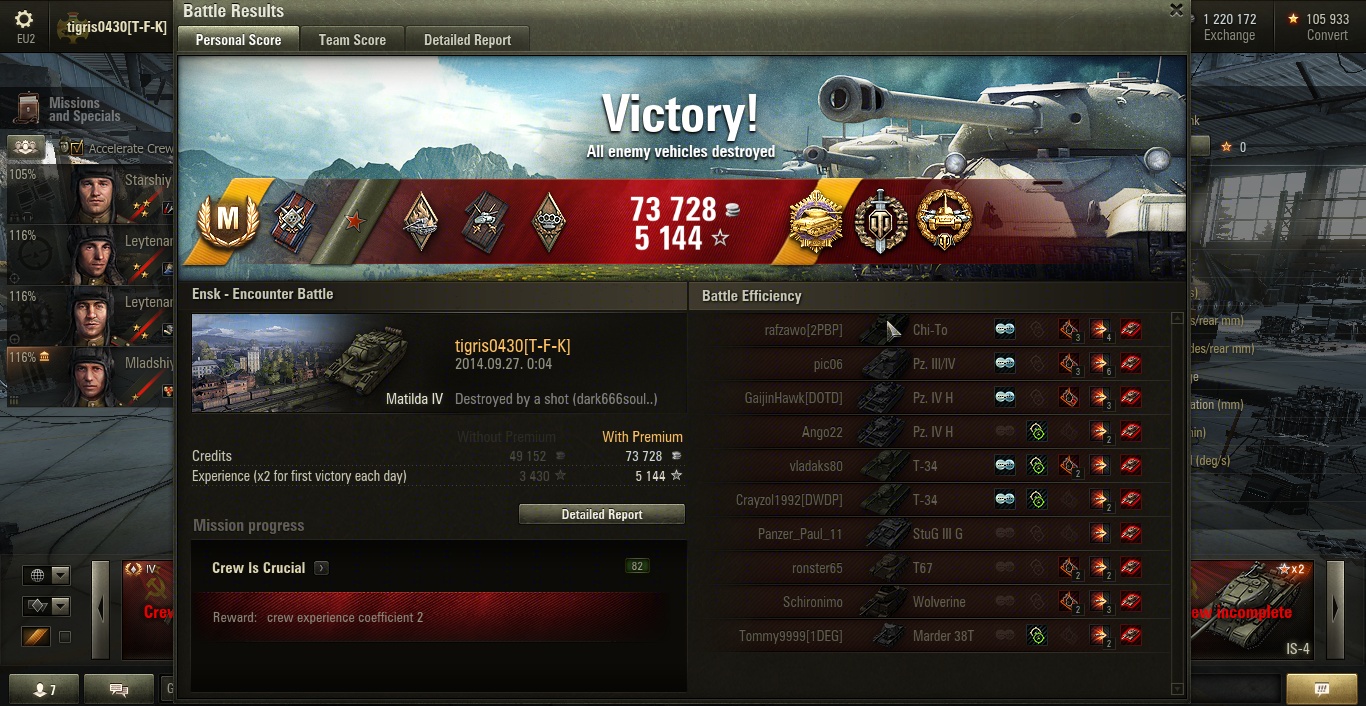Switch to the Team Score tab
The image size is (1366, 706).
[352, 40]
